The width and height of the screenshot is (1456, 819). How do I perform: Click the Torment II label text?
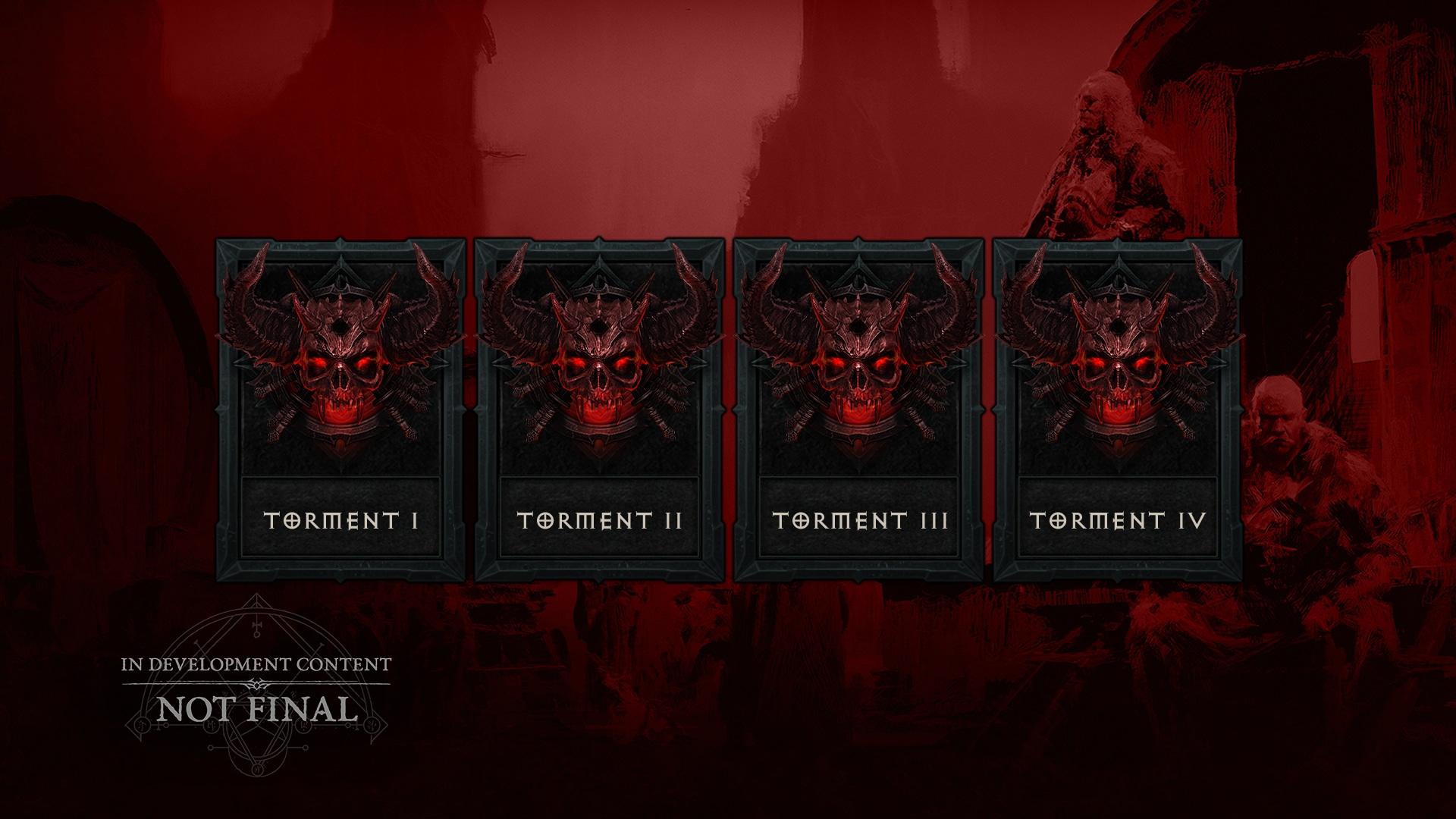[599, 520]
